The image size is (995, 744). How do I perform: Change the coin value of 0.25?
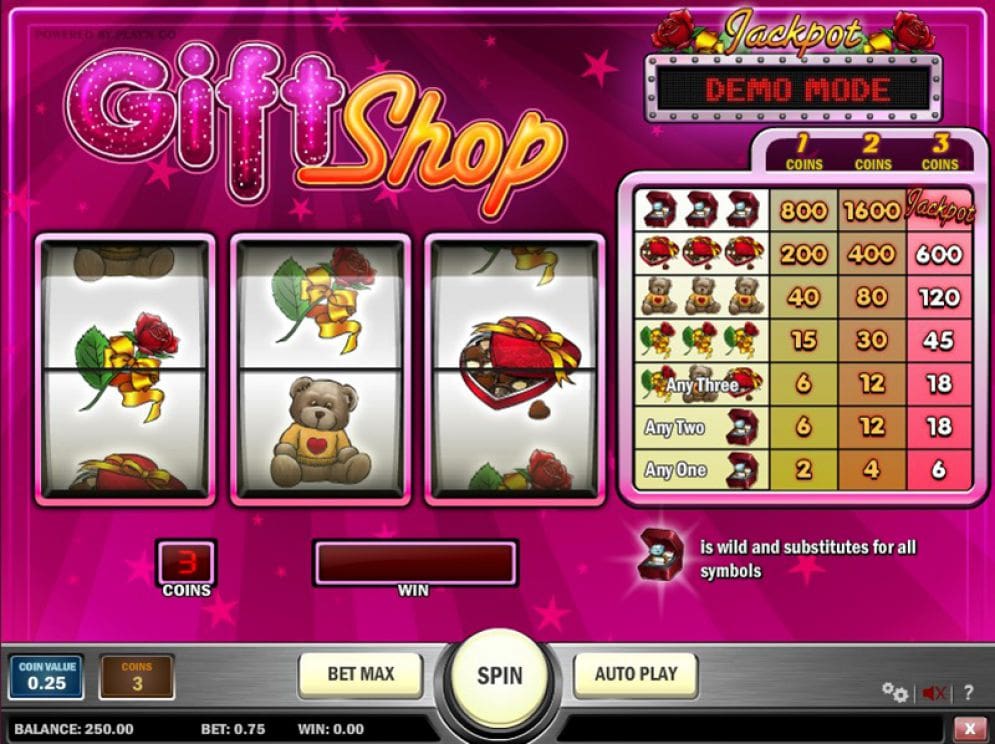pyautogui.click(x=46, y=676)
